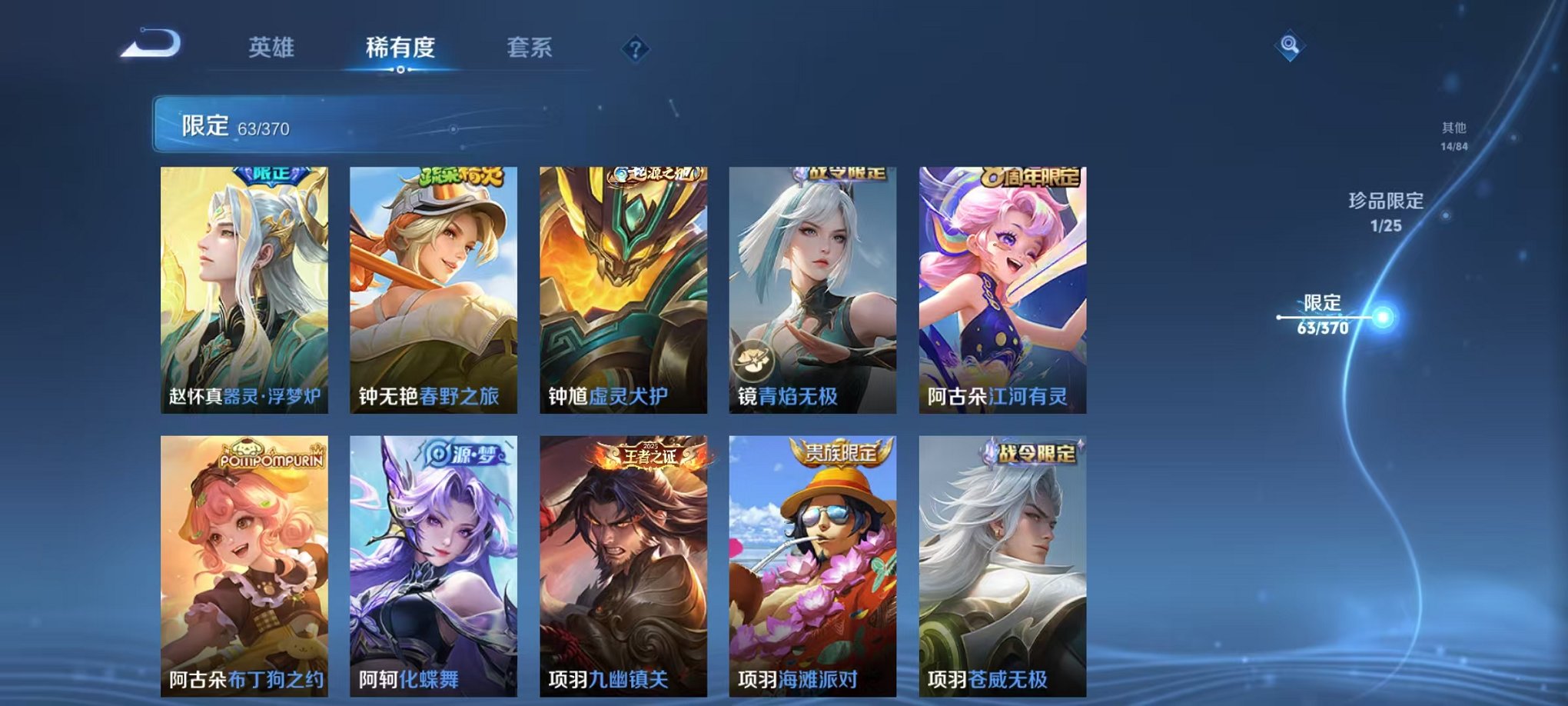Click the 8周年限定 banner on 阿古朵's card
Viewport: 1568px width, 706px height.
[x=1029, y=175]
